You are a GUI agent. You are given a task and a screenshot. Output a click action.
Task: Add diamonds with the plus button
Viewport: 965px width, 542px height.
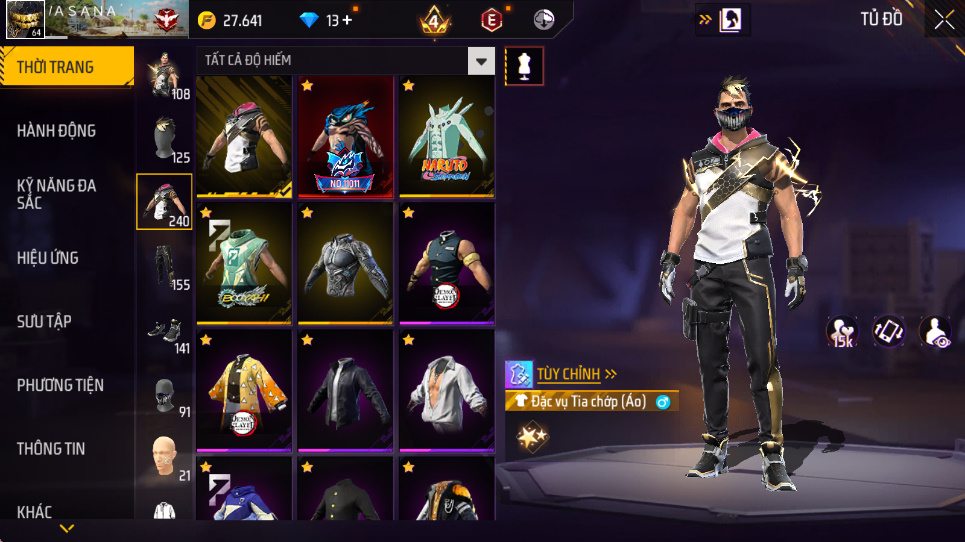pyautogui.click(x=346, y=21)
